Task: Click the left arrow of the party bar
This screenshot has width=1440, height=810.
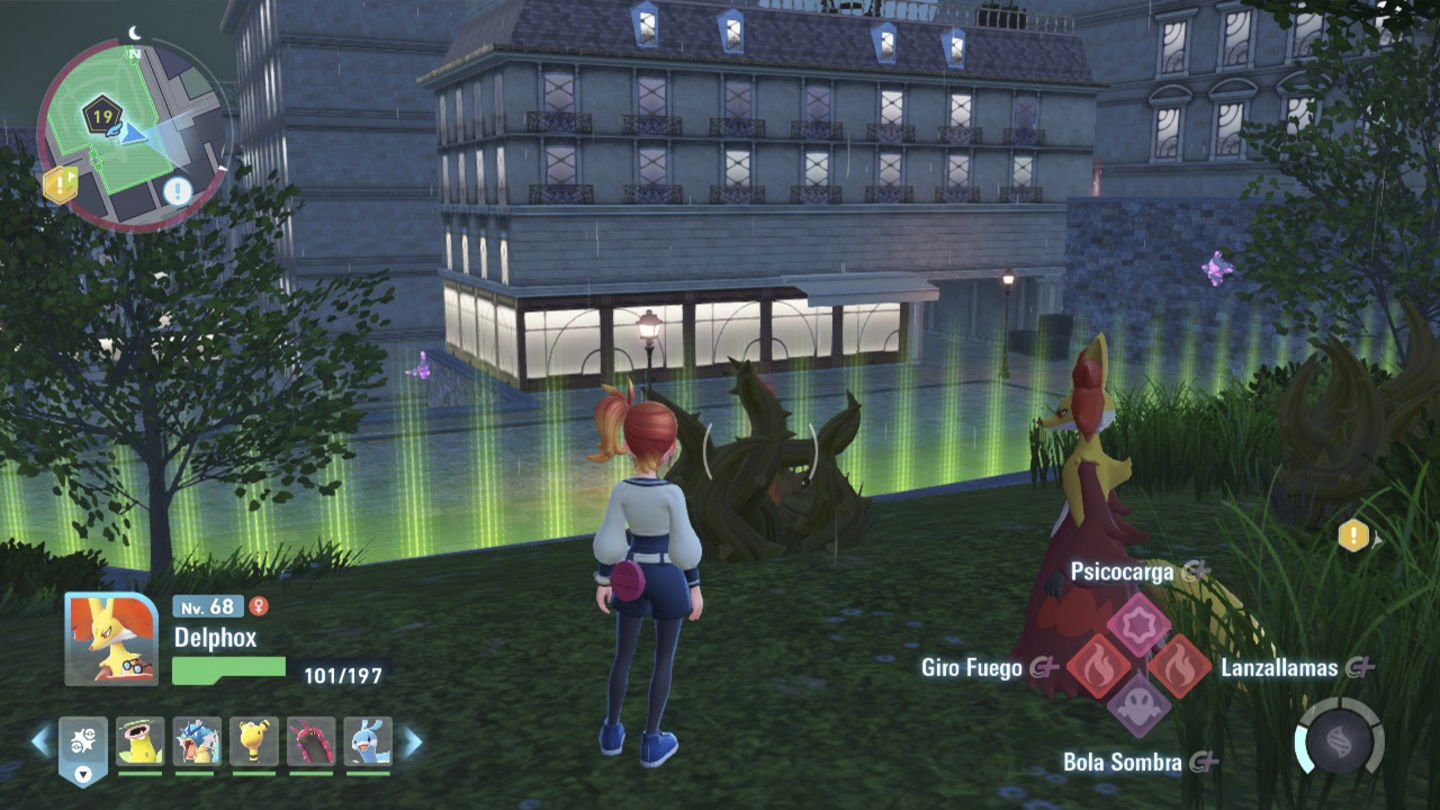Action: click(x=41, y=742)
